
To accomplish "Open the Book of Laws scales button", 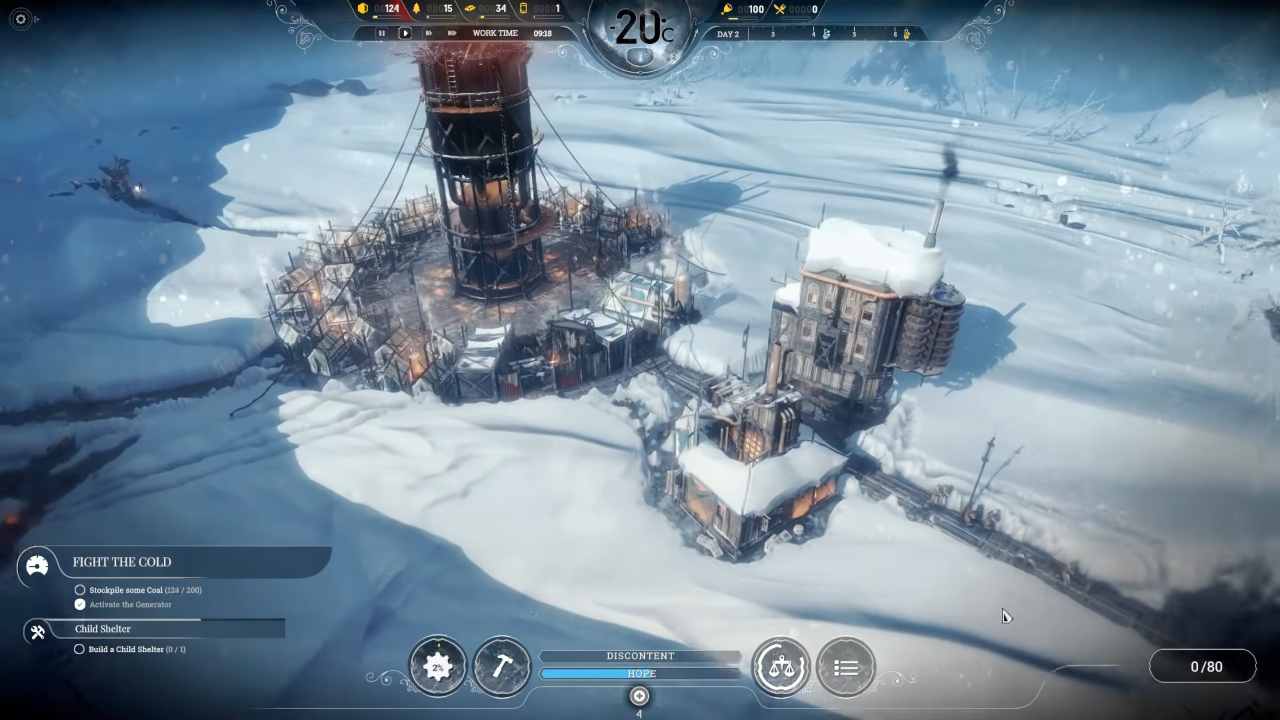I will pos(781,666).
